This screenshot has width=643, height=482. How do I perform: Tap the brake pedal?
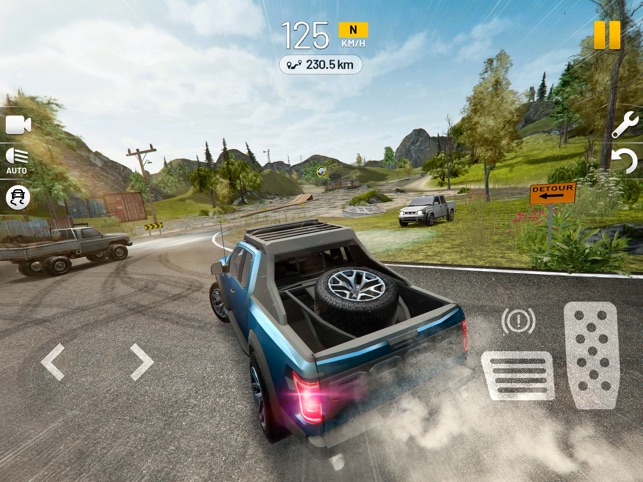[517, 375]
